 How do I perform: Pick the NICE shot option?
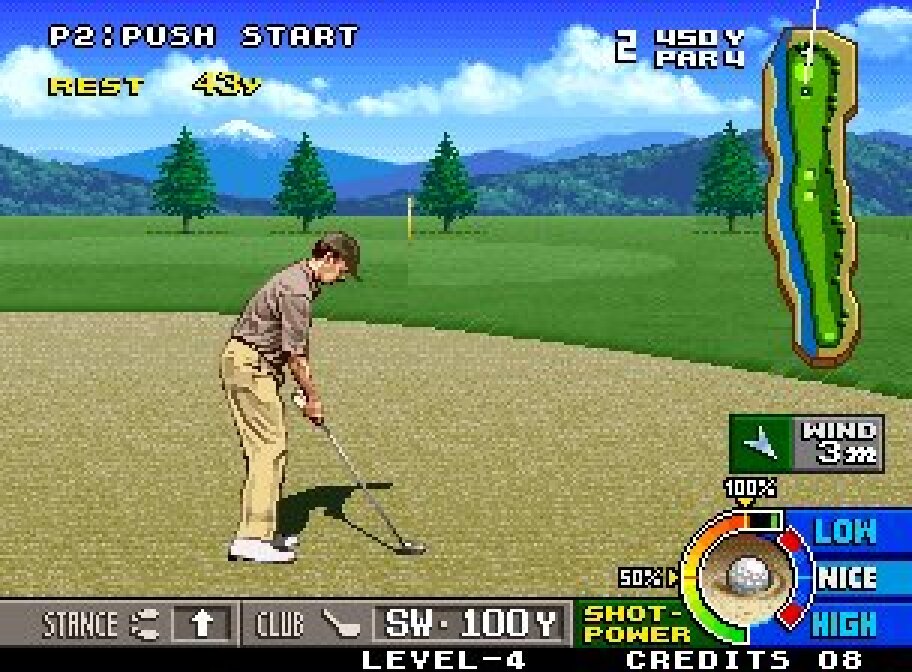[846, 578]
